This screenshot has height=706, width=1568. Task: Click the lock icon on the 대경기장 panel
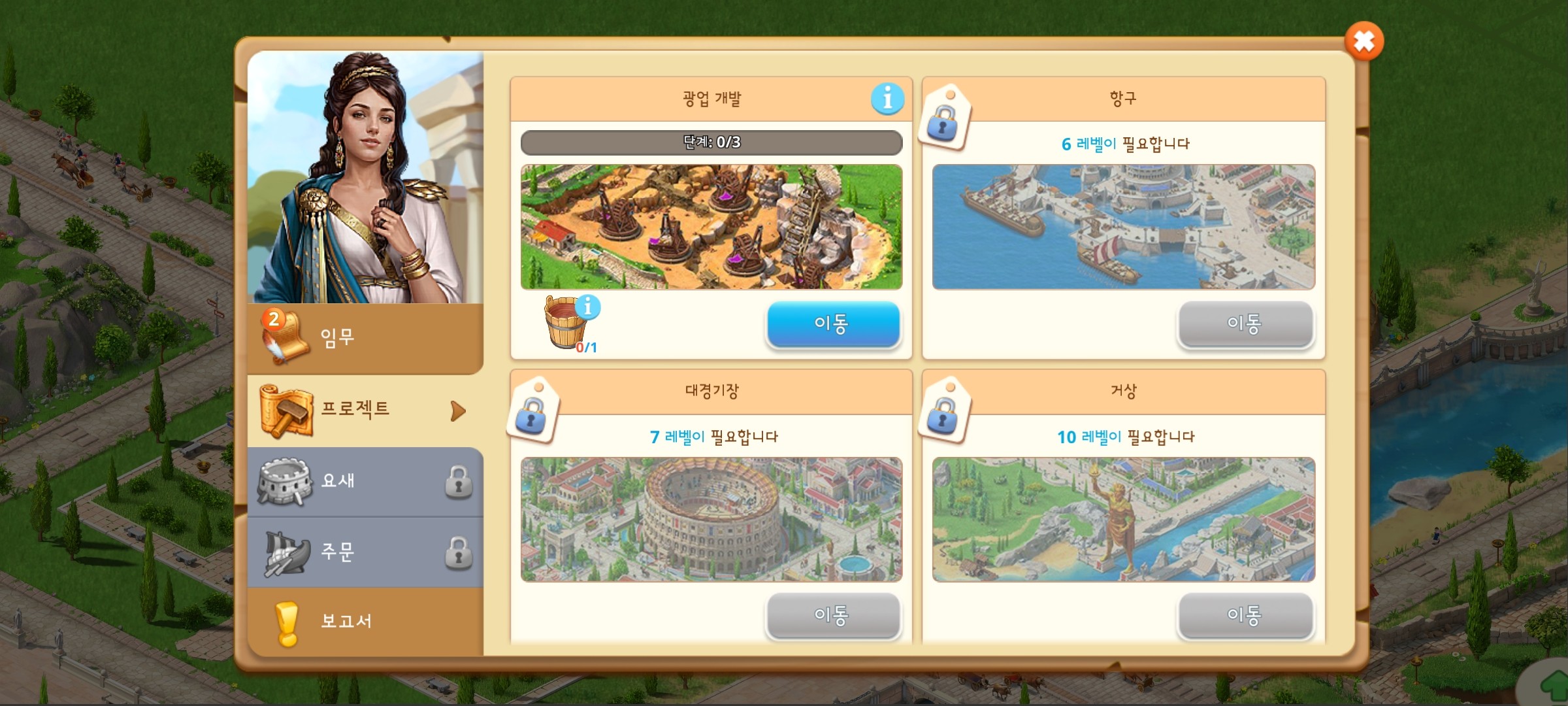point(533,418)
